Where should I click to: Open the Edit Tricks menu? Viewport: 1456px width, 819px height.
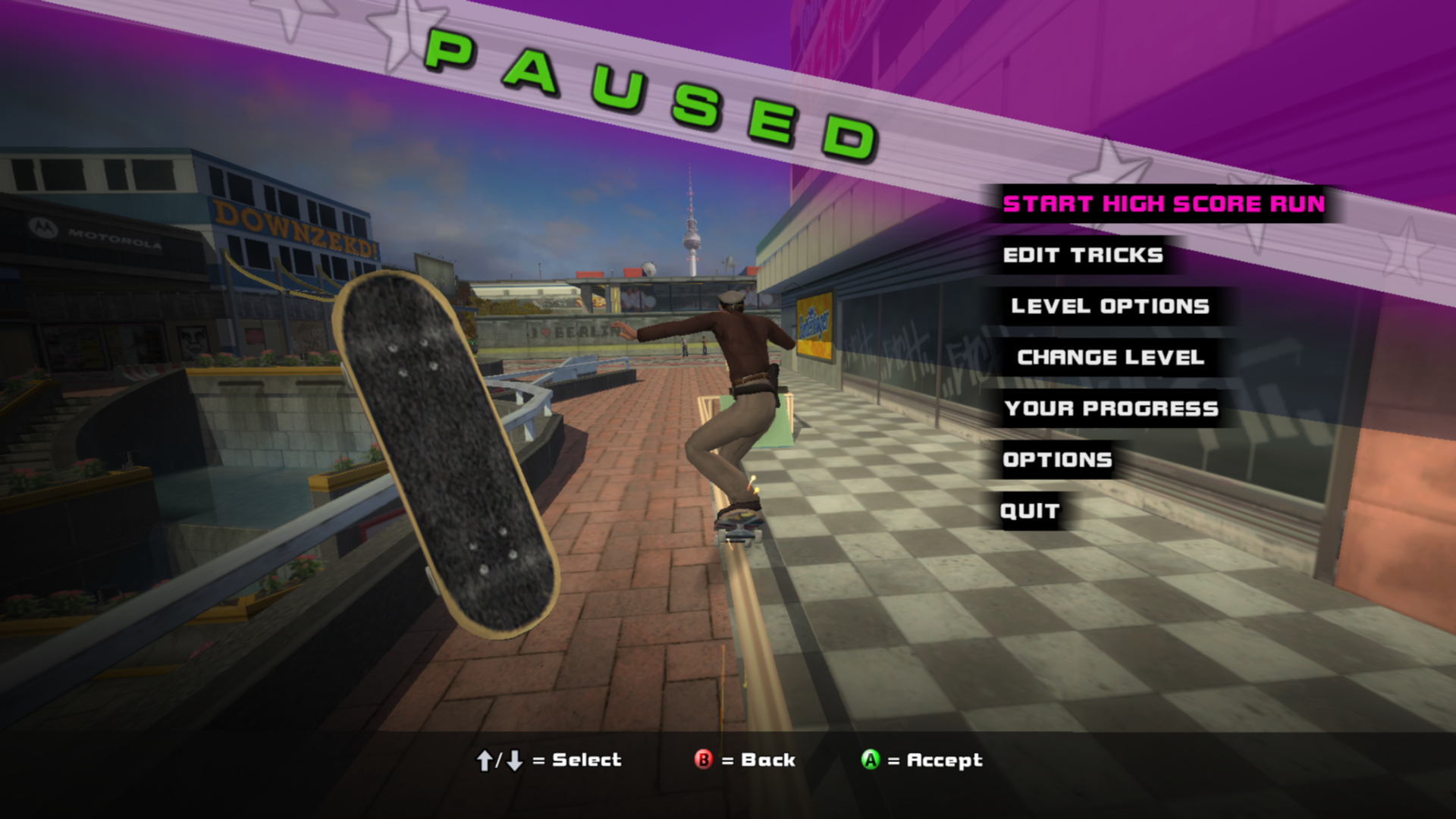(x=1082, y=256)
